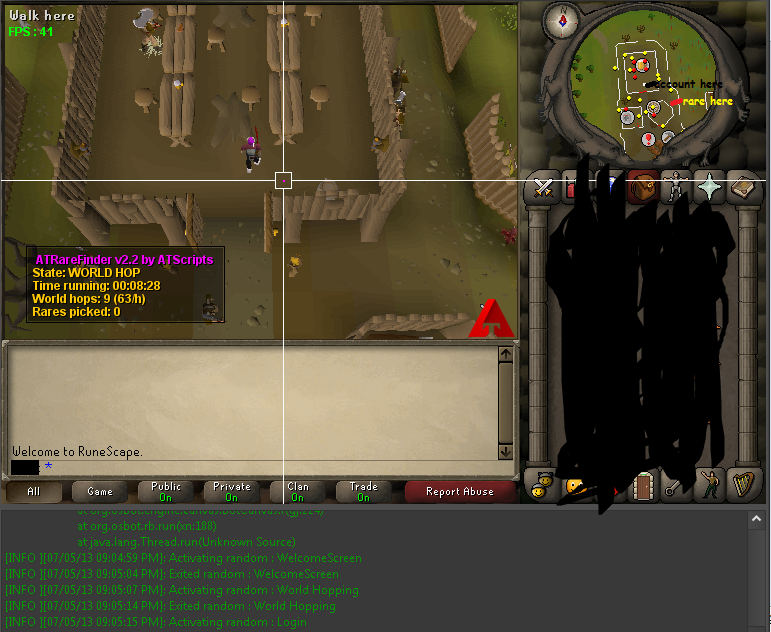Select the Logout door tab

643,486
